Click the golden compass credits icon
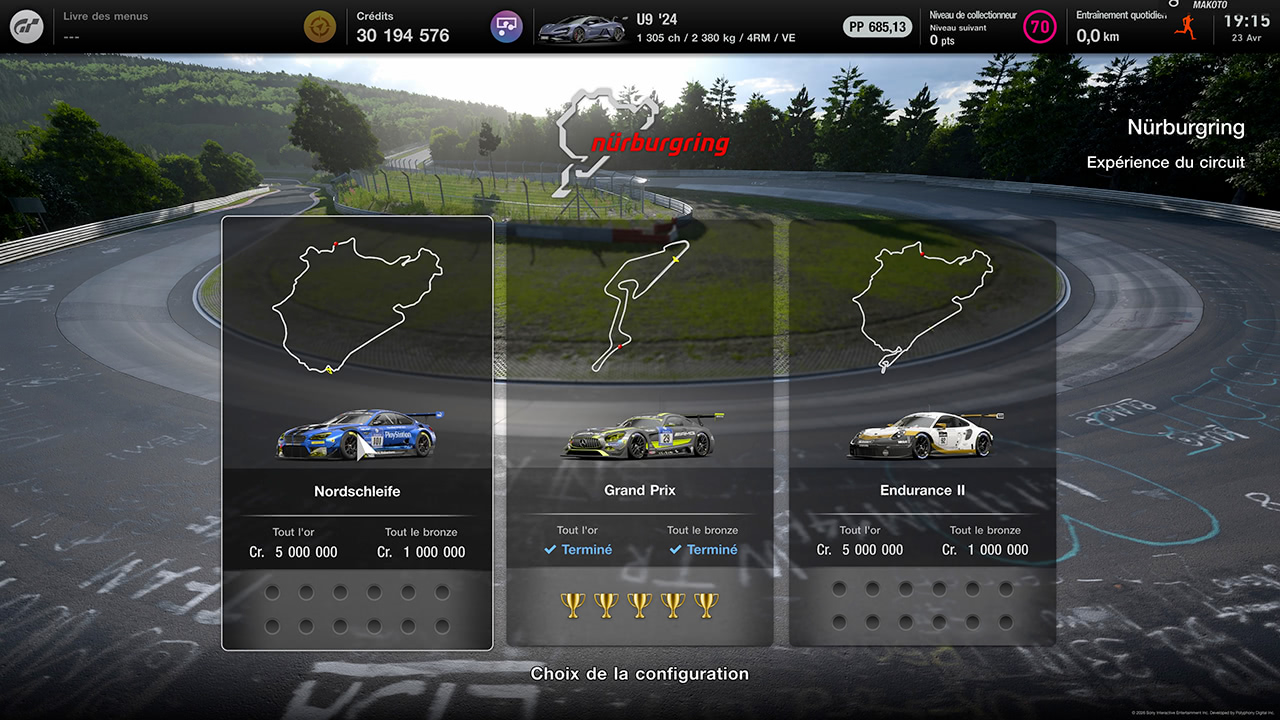This screenshot has width=1280, height=720. click(x=320, y=25)
